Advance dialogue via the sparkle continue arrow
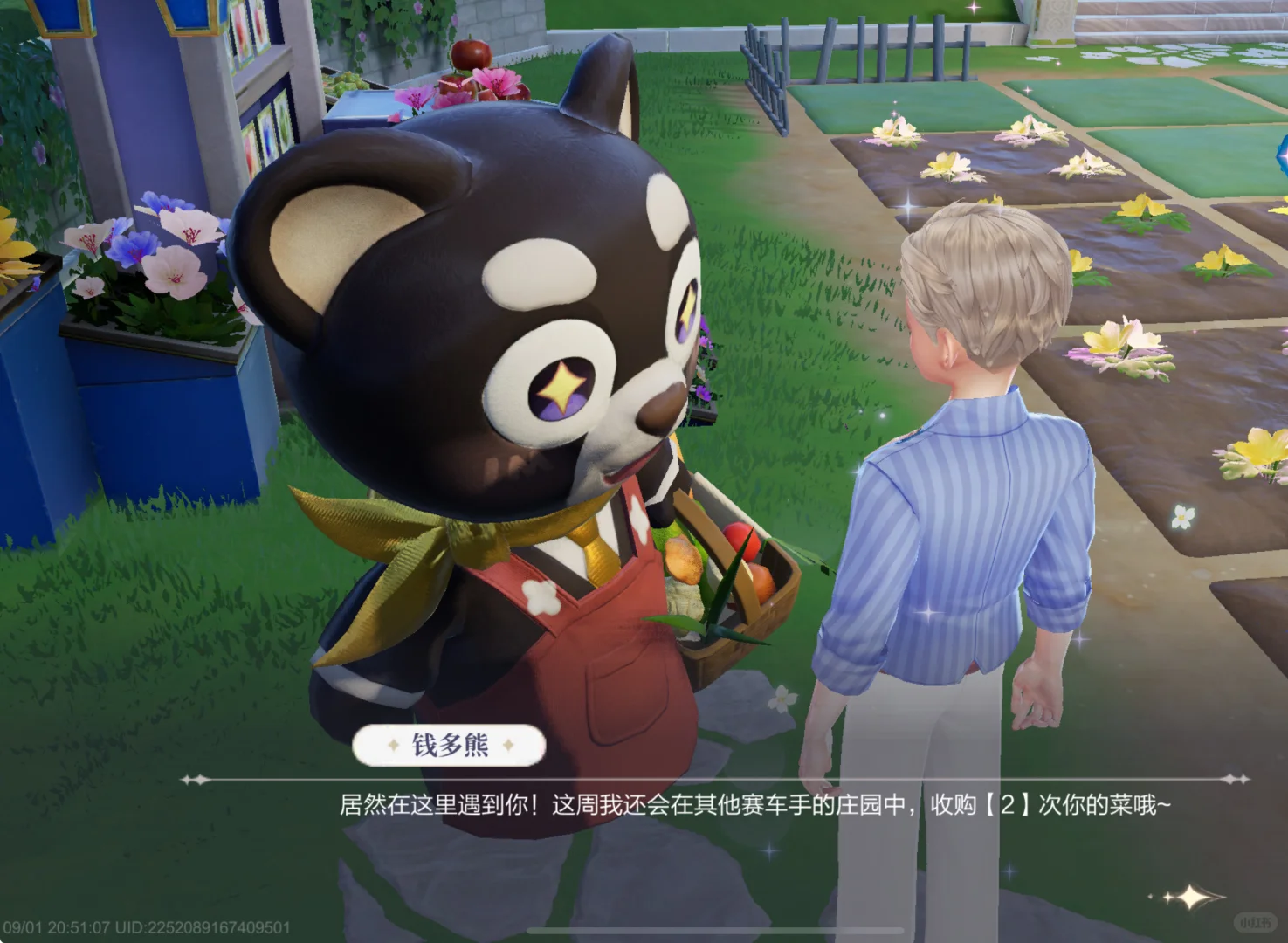Viewport: 1288px width, 943px height. click(x=1191, y=897)
